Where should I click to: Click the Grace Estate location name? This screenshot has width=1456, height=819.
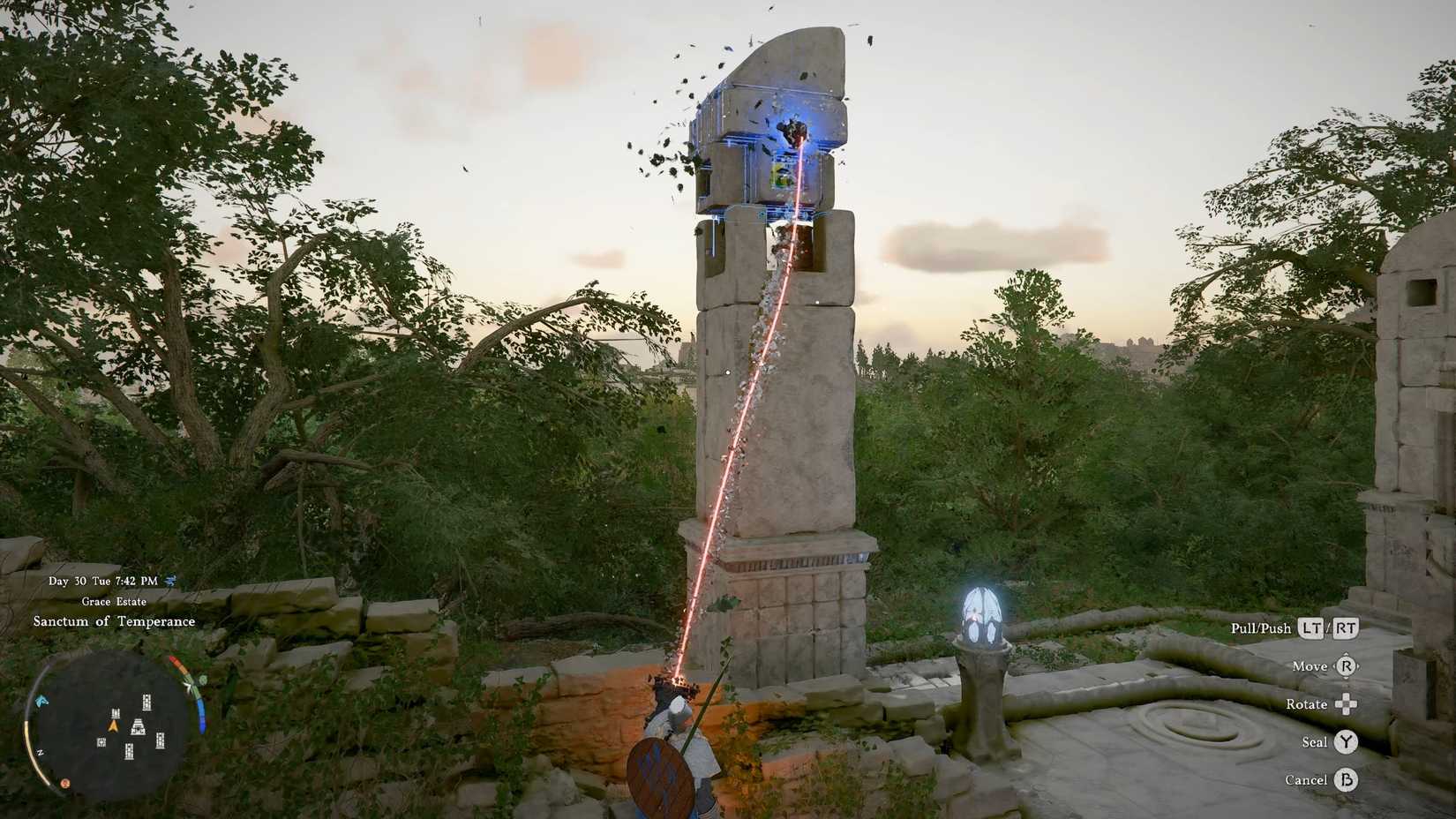tap(114, 601)
